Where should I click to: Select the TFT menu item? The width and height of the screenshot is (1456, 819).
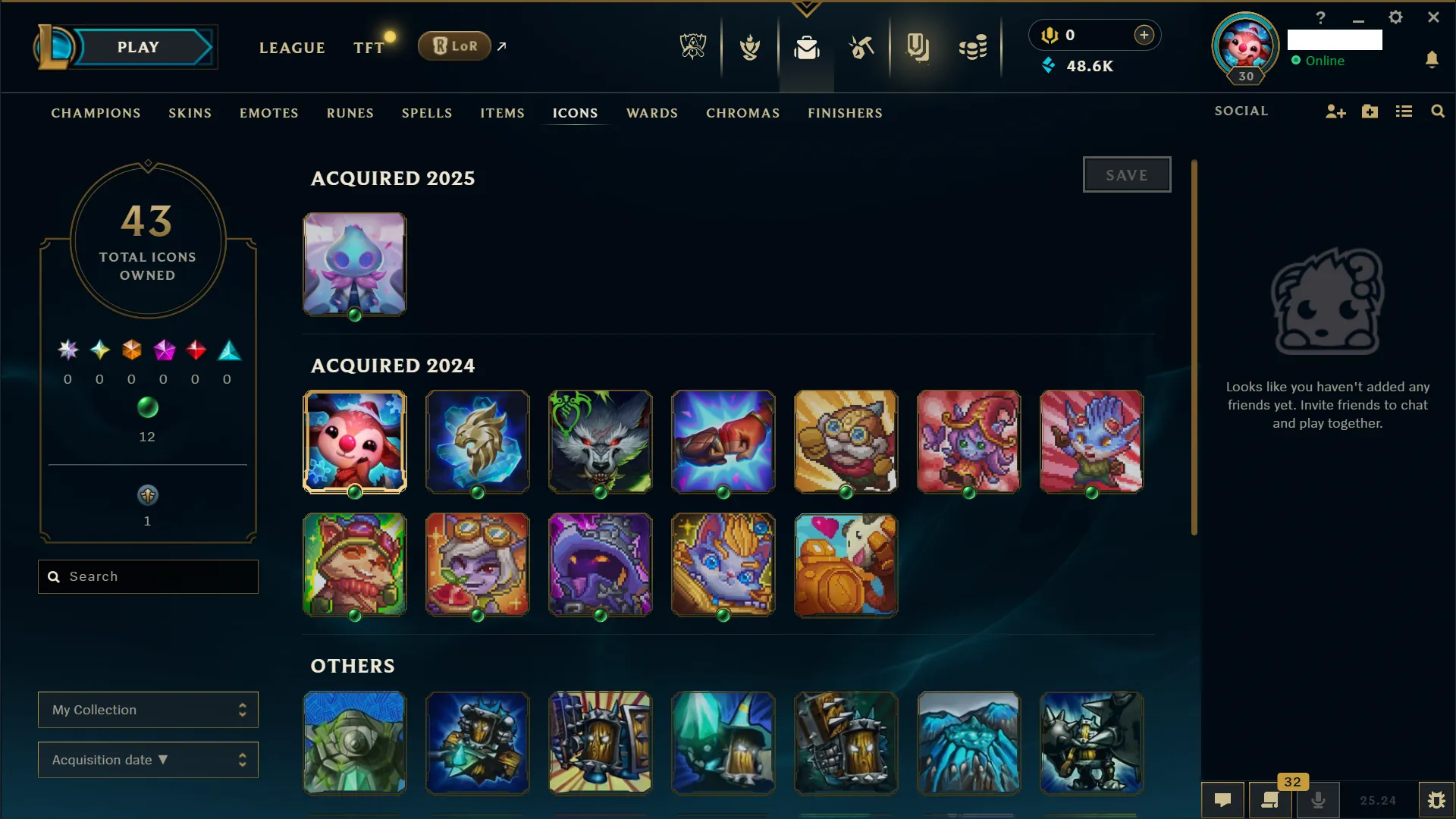369,47
